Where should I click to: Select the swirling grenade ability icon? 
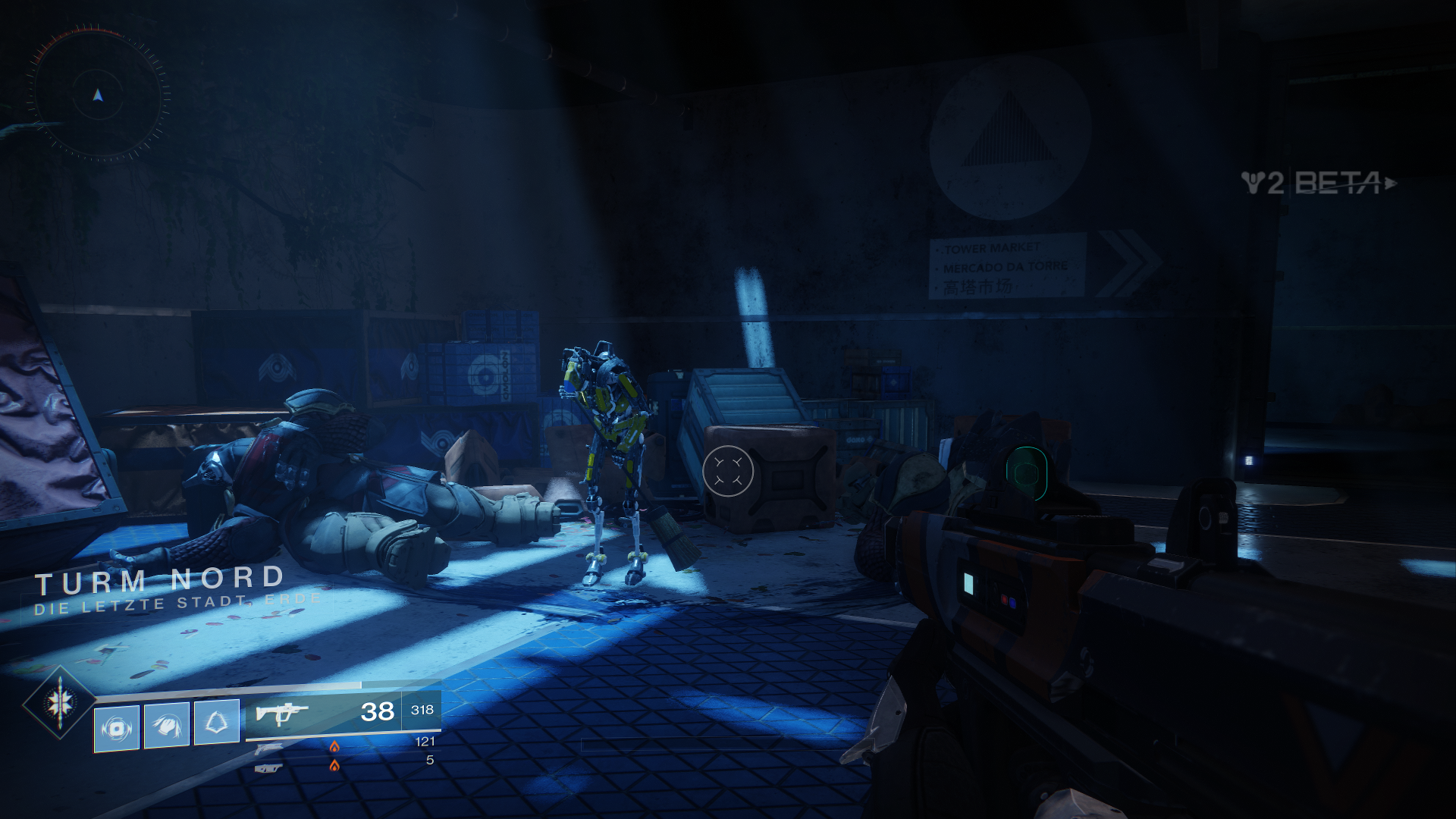[117, 728]
